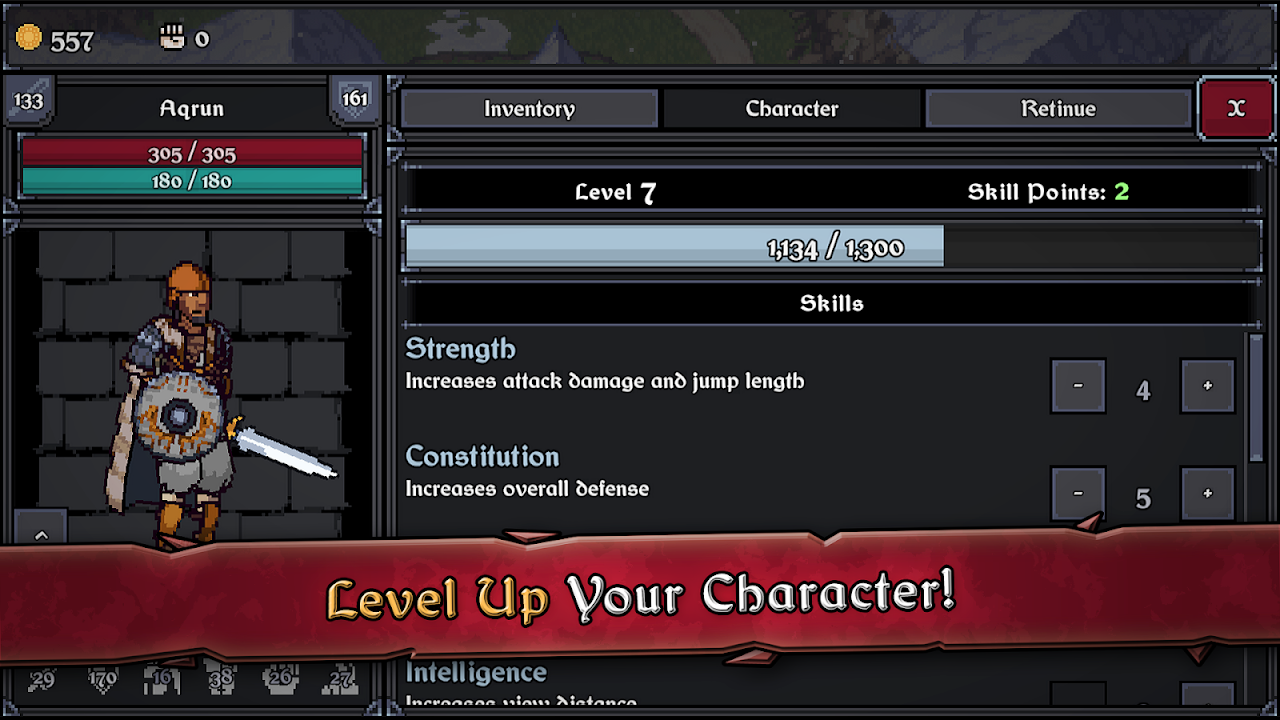
Task: Increase Strength with the plus button
Action: point(1207,385)
